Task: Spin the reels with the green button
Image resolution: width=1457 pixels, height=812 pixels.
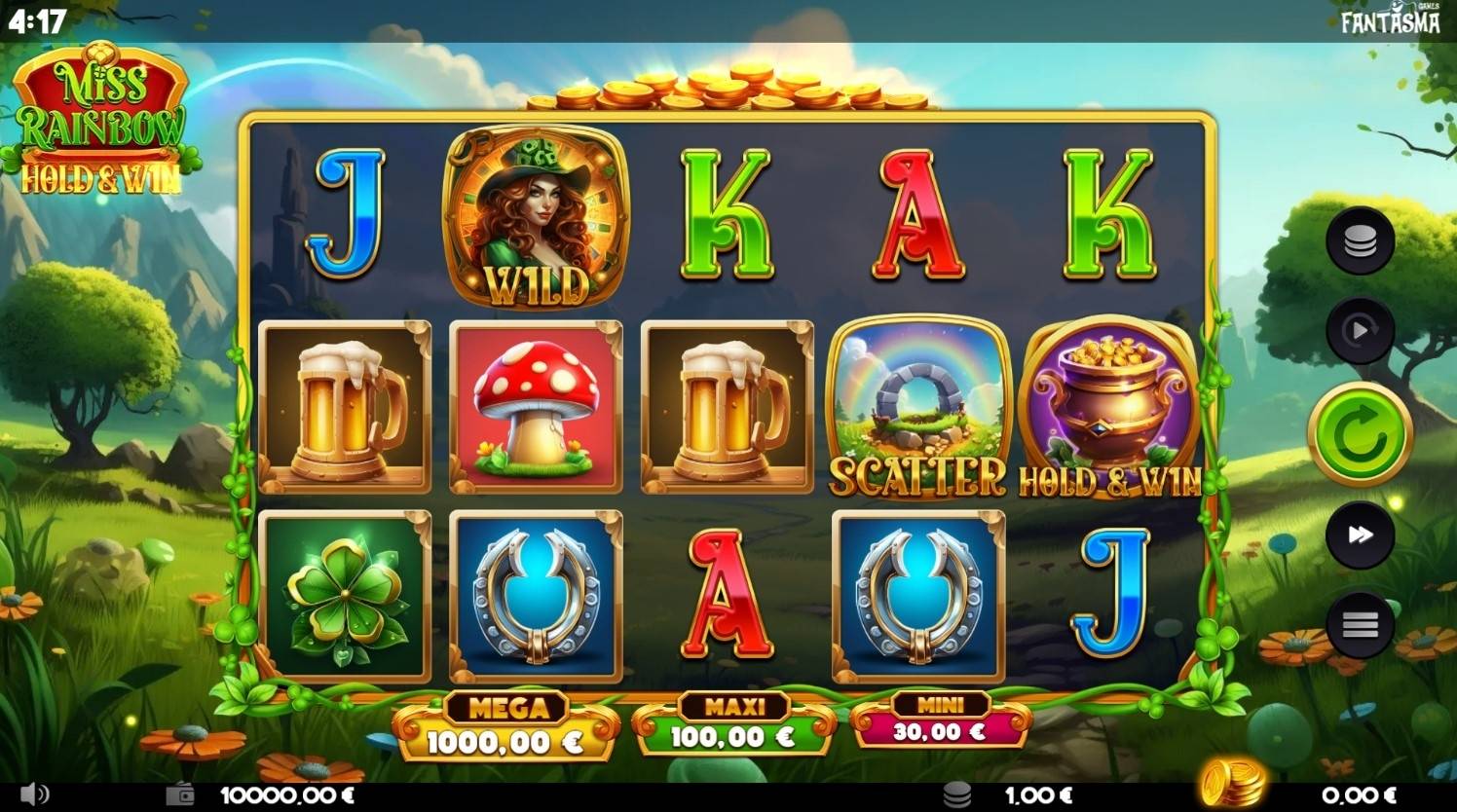Action: click(x=1360, y=434)
